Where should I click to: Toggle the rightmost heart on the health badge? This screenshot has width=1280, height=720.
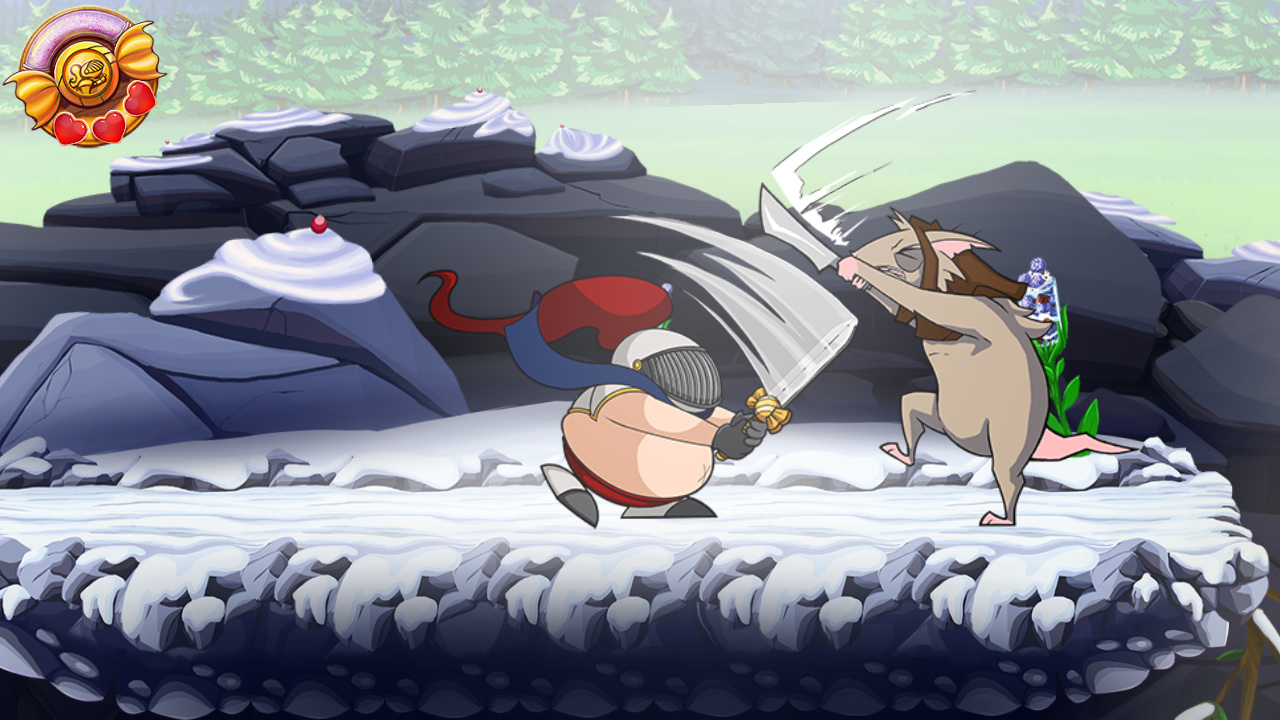[137, 100]
